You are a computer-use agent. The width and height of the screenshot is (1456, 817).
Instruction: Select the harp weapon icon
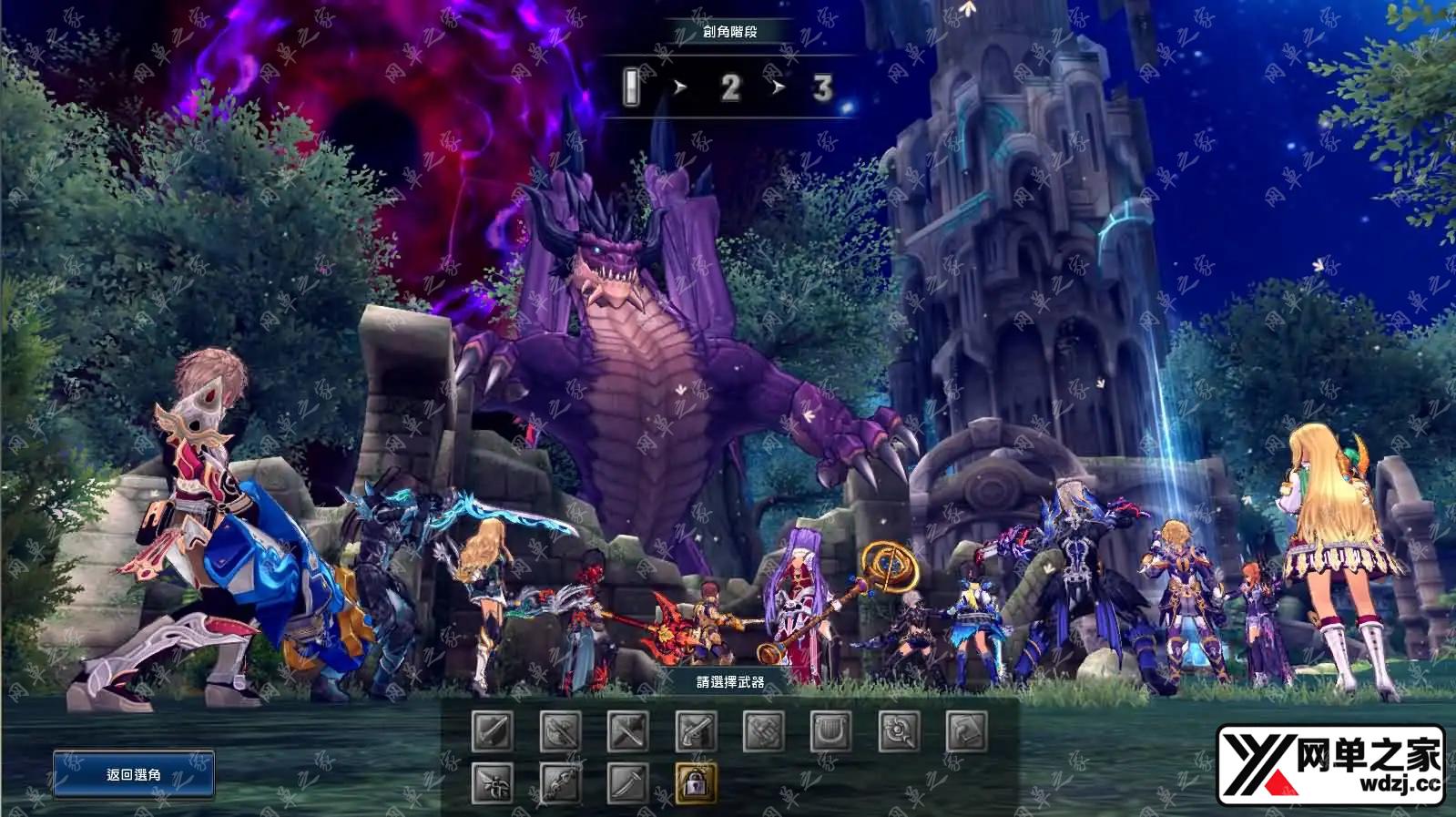(x=830, y=731)
